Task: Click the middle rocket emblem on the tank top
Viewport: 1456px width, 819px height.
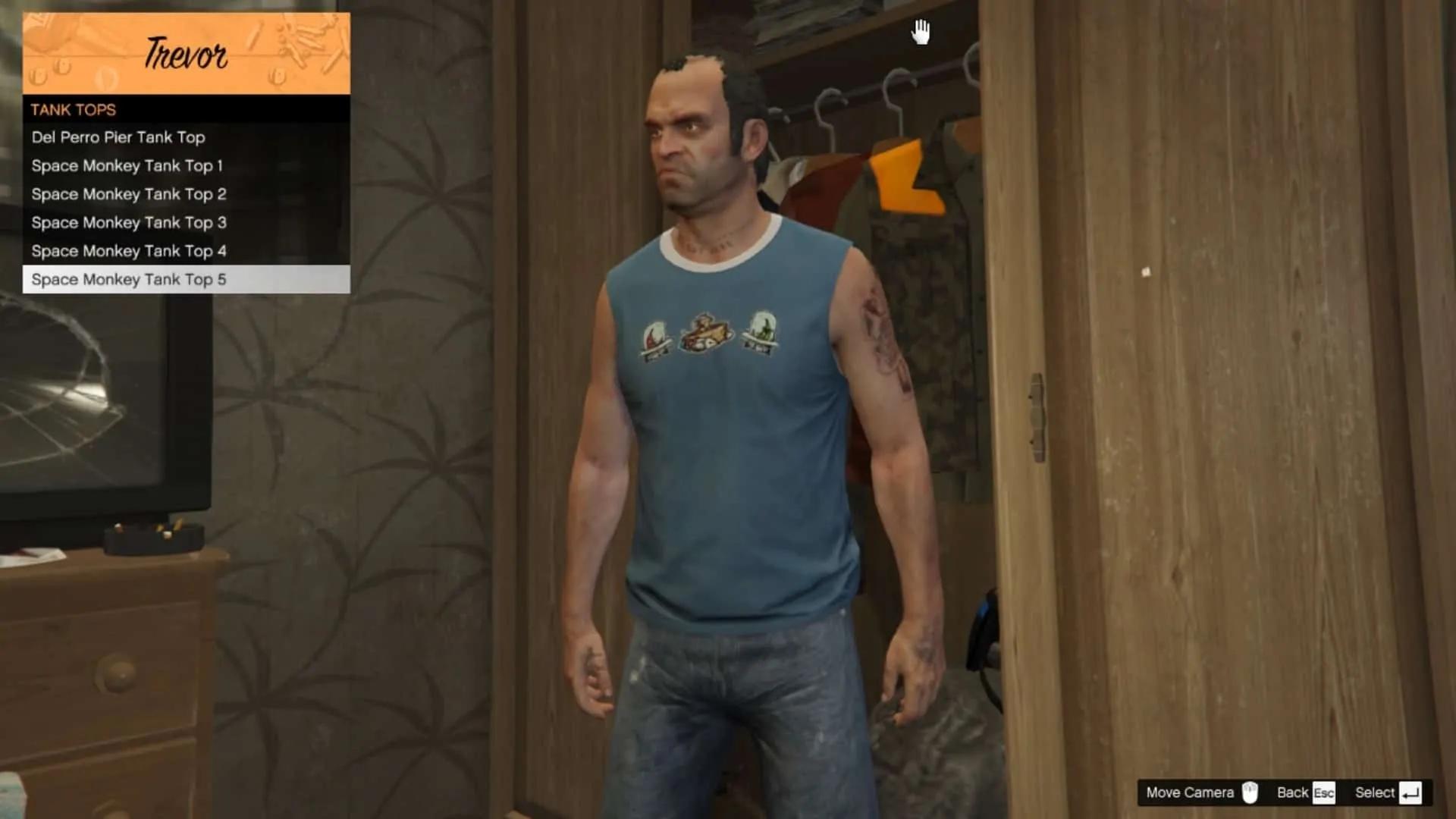Action: pos(707,331)
